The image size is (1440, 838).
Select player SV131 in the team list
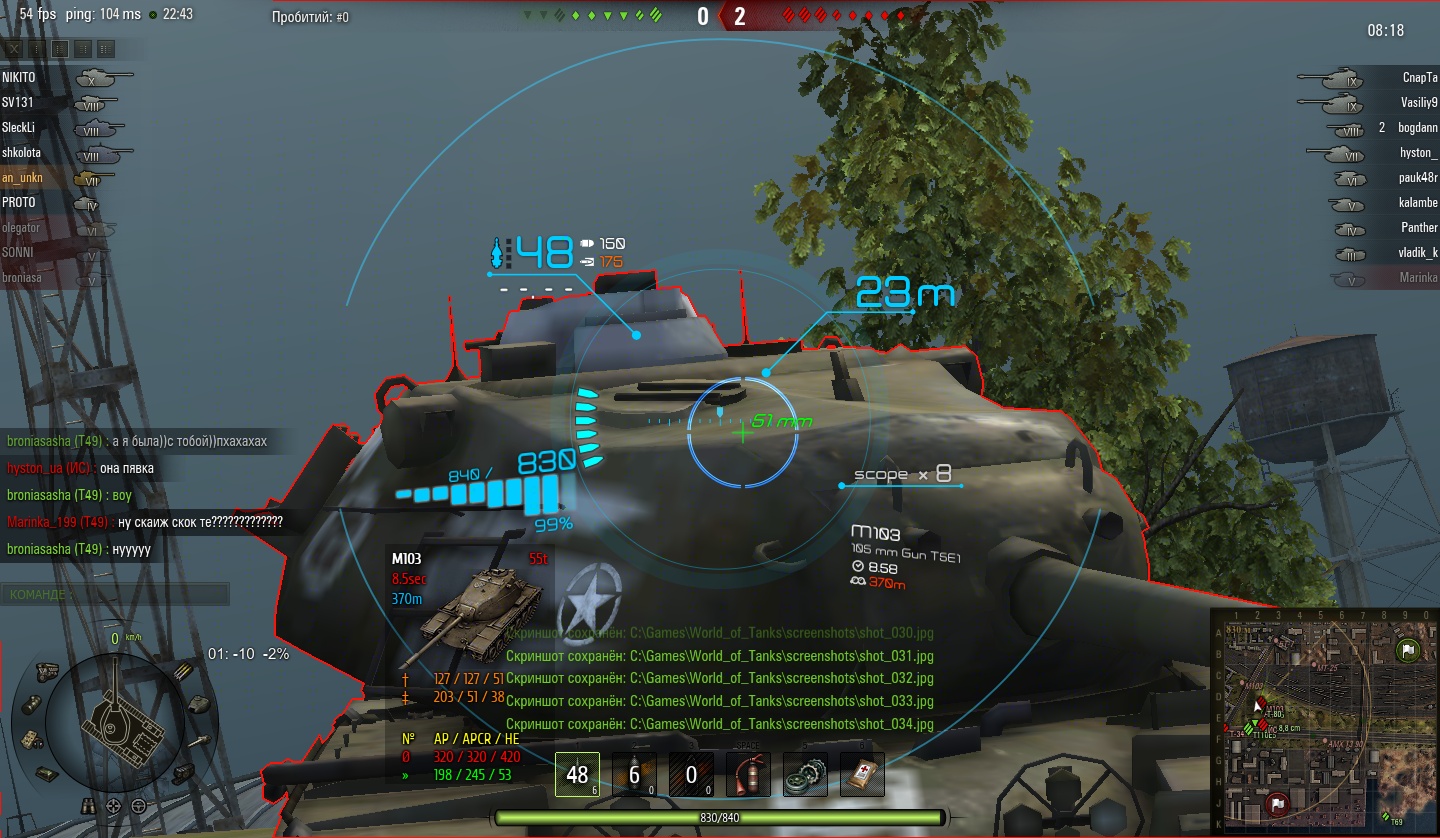point(18,102)
